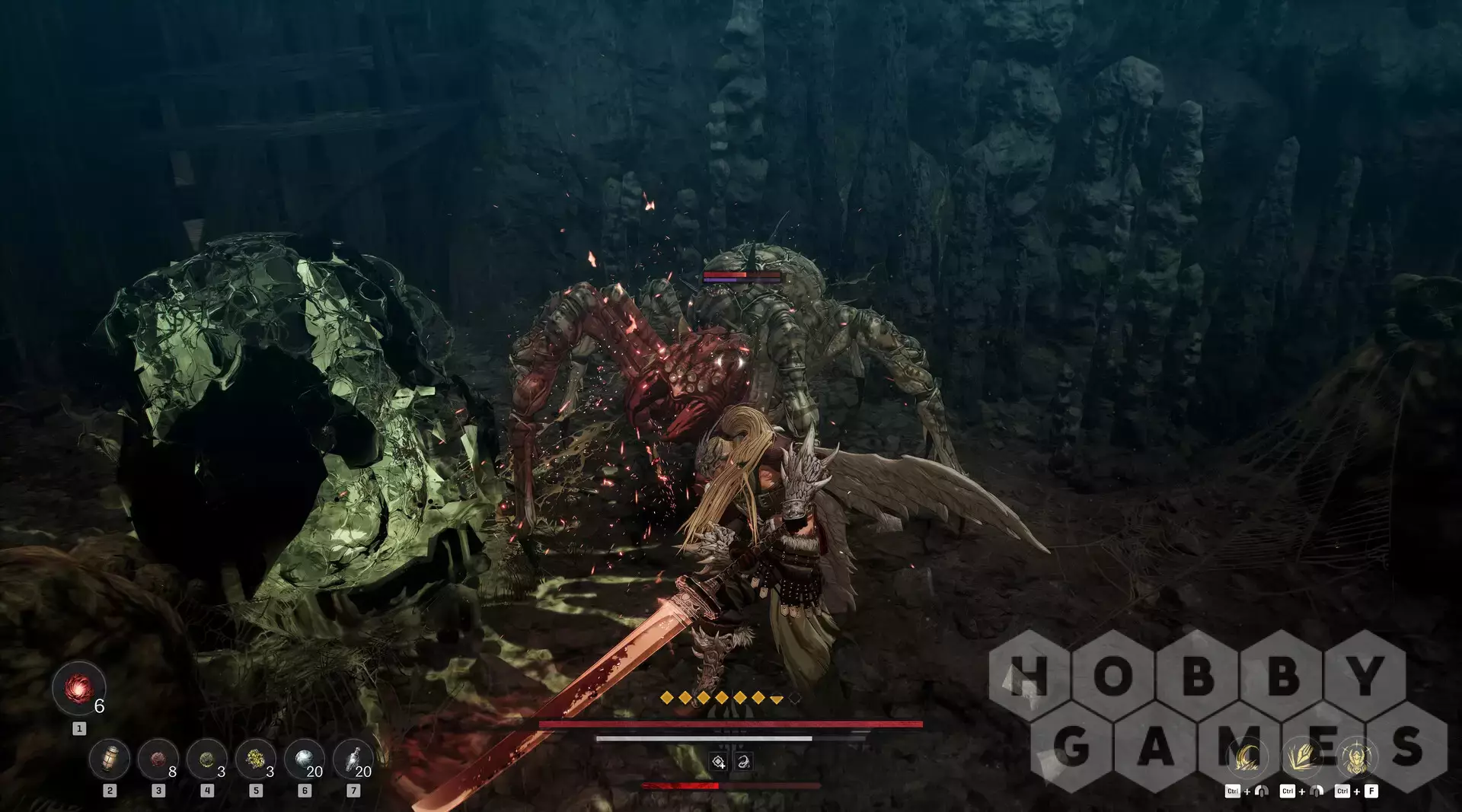Select the white bottle item slot

pos(353,759)
